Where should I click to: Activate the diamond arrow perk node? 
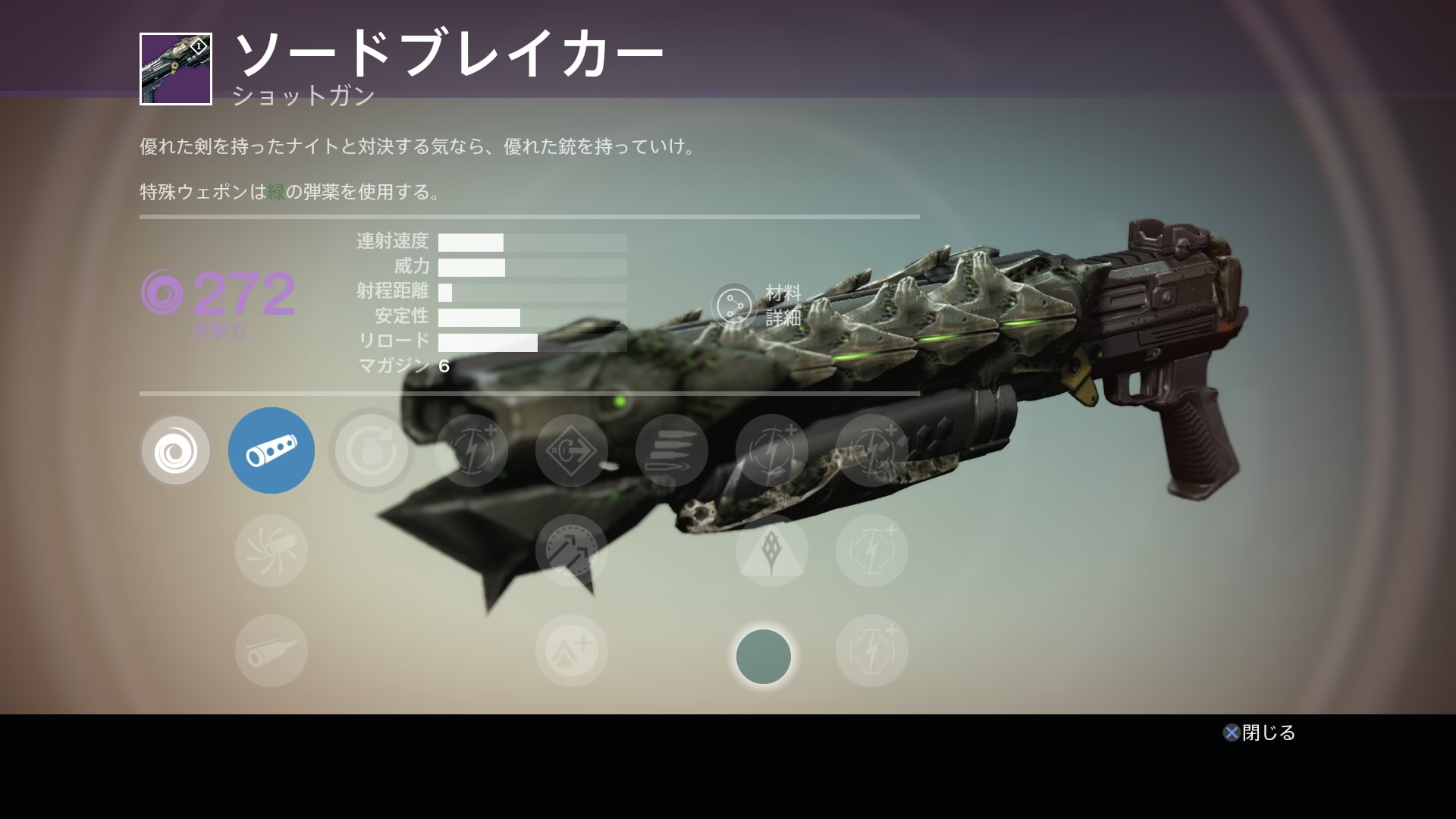(x=571, y=451)
